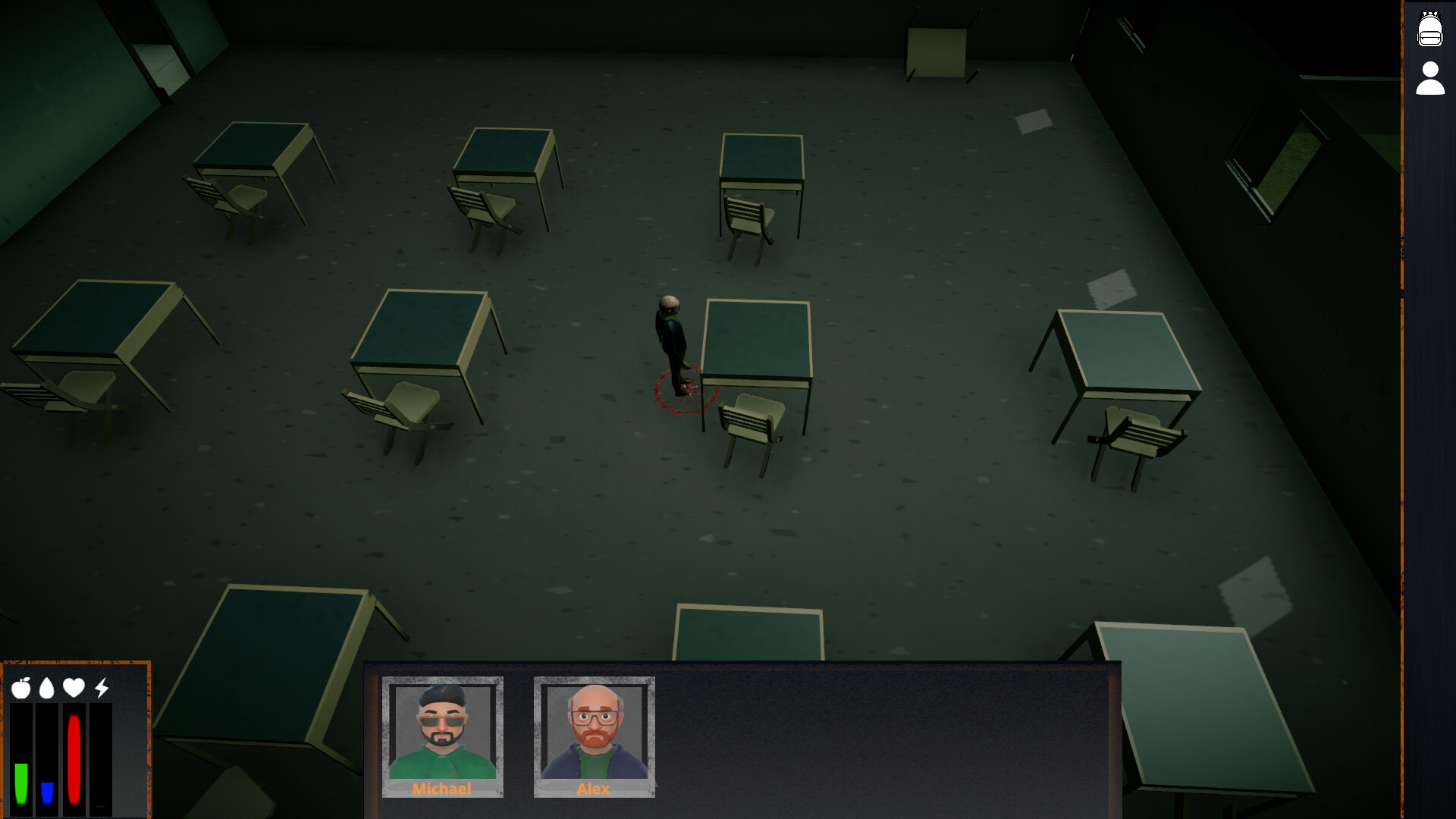Click the heart health icon
1456x819 pixels.
pos(73,687)
